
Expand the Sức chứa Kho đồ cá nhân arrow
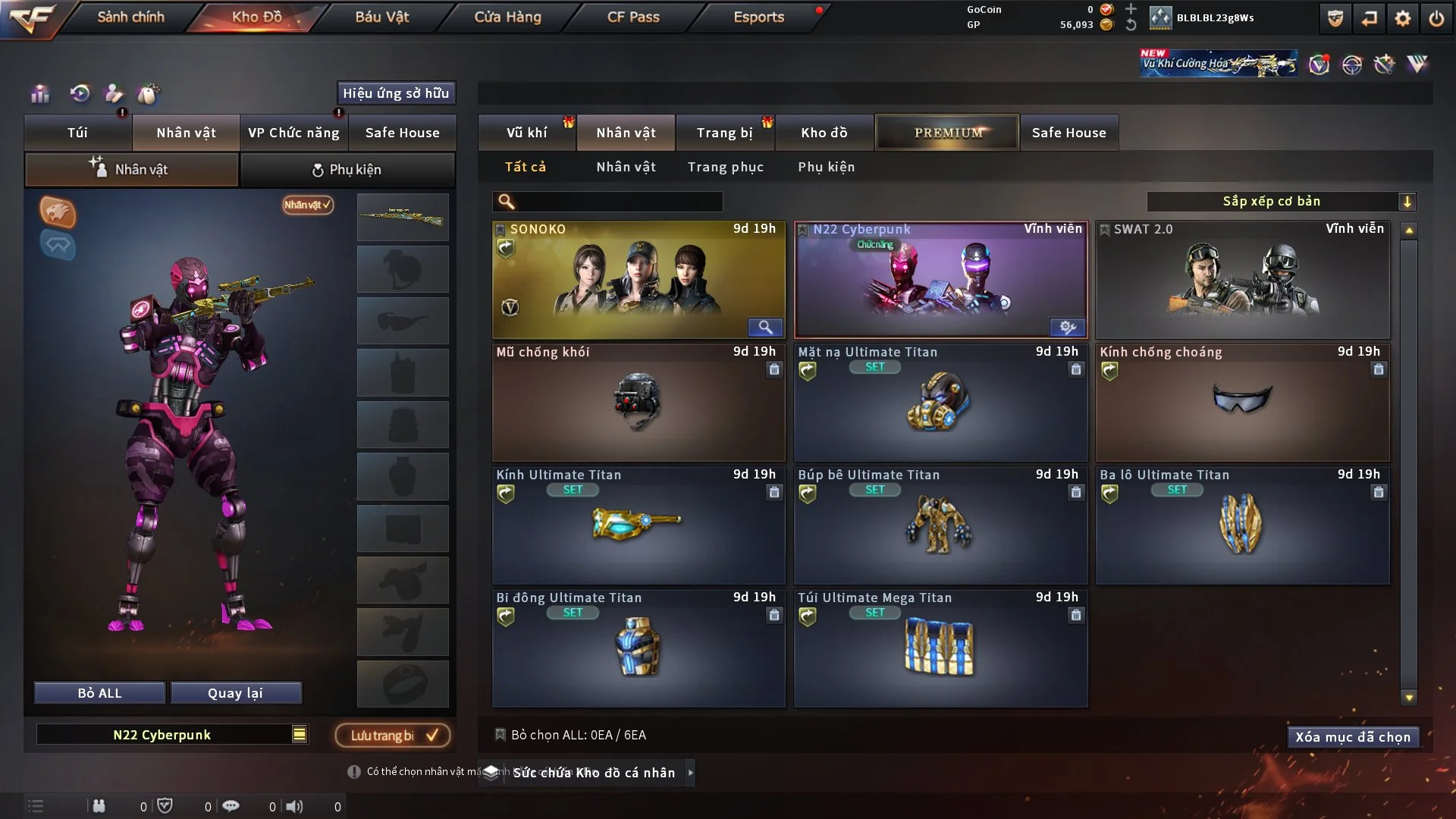tap(691, 773)
